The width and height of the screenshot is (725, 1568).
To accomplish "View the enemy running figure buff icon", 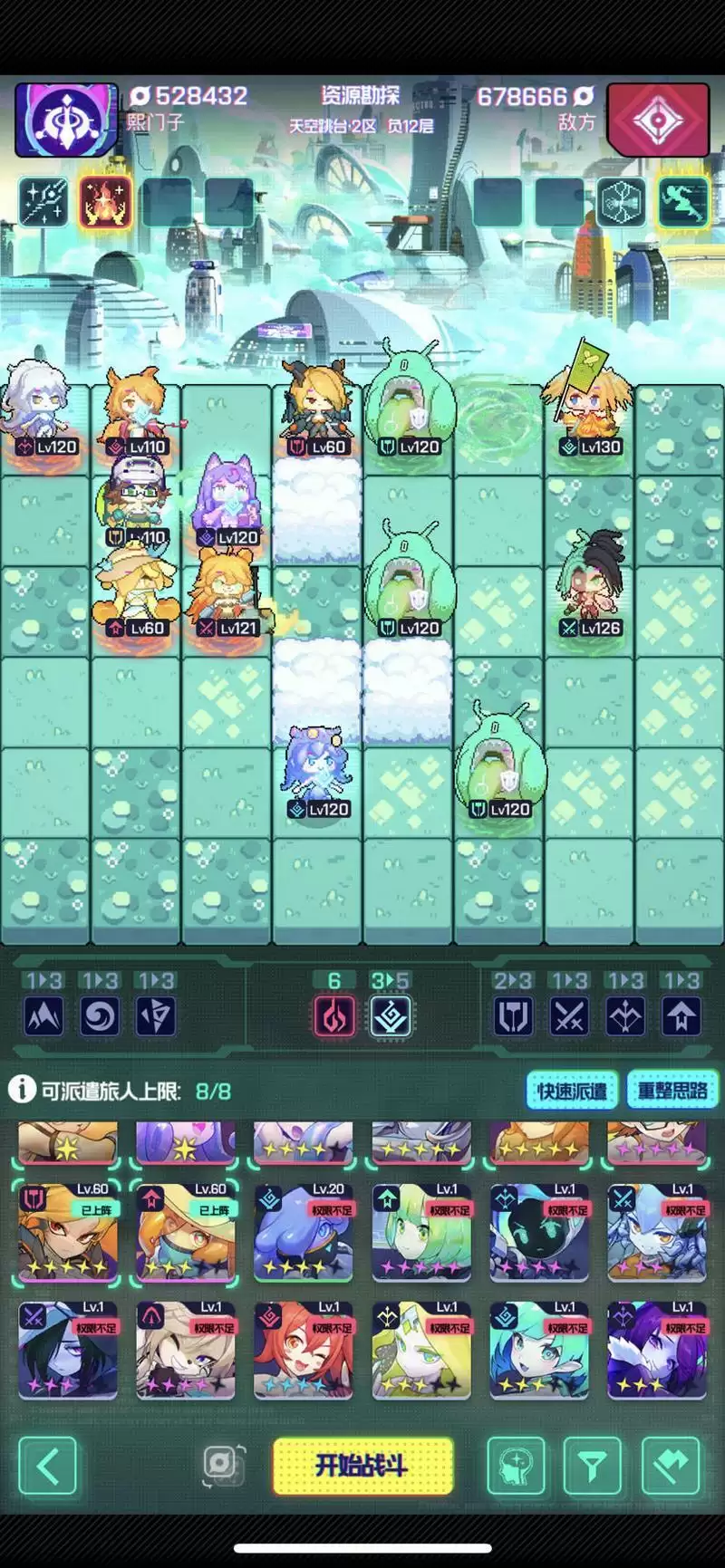I will pos(681,201).
